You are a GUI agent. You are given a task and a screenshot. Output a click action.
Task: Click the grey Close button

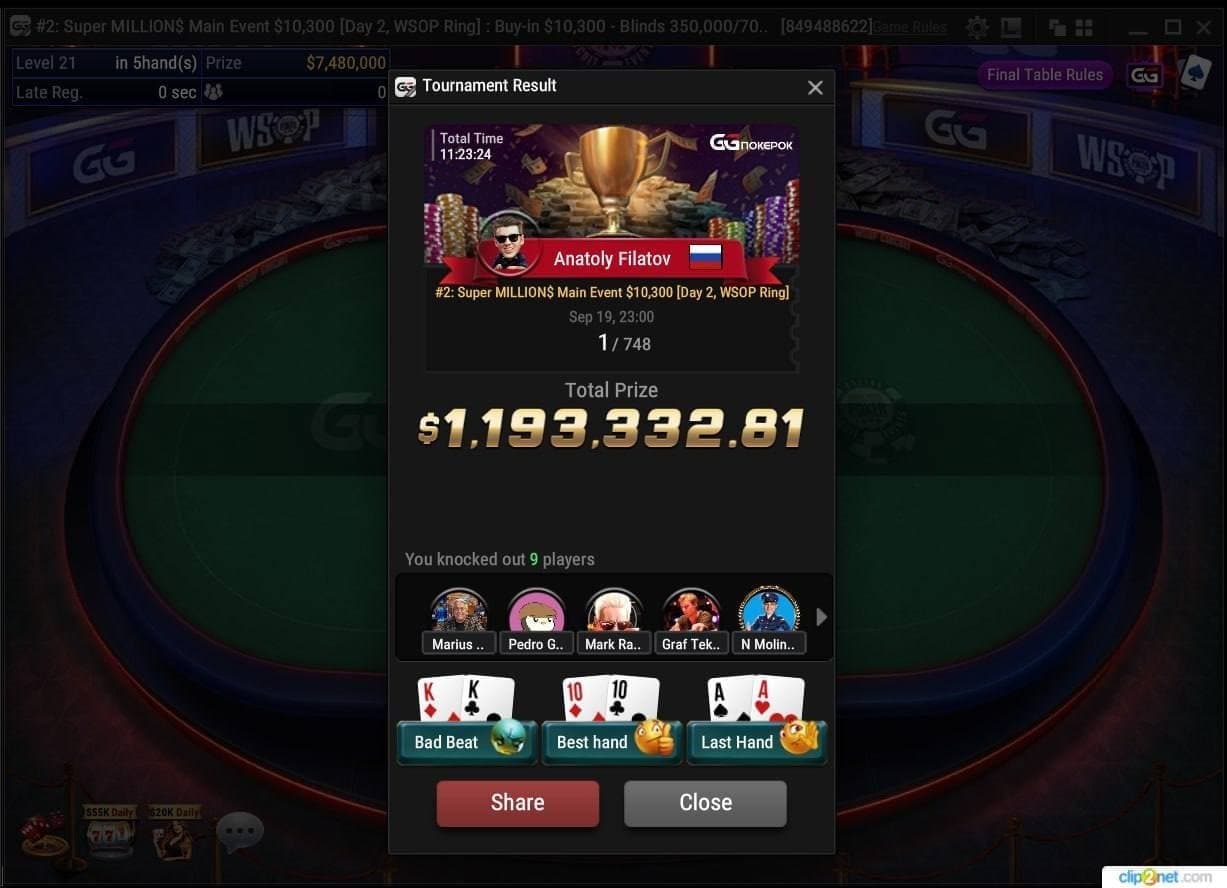pos(705,803)
